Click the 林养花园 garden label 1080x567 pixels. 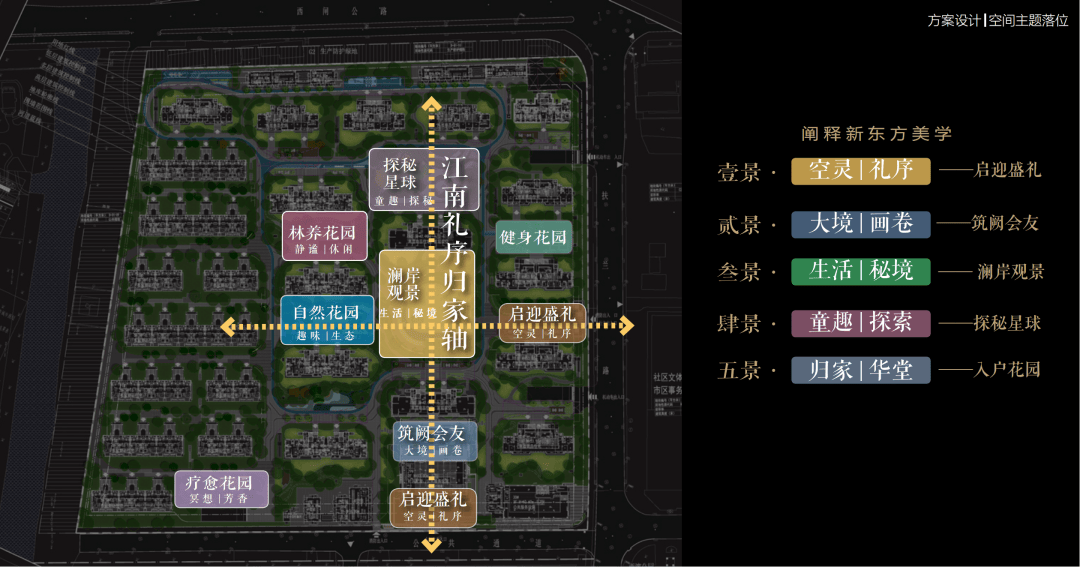pyautogui.click(x=321, y=238)
